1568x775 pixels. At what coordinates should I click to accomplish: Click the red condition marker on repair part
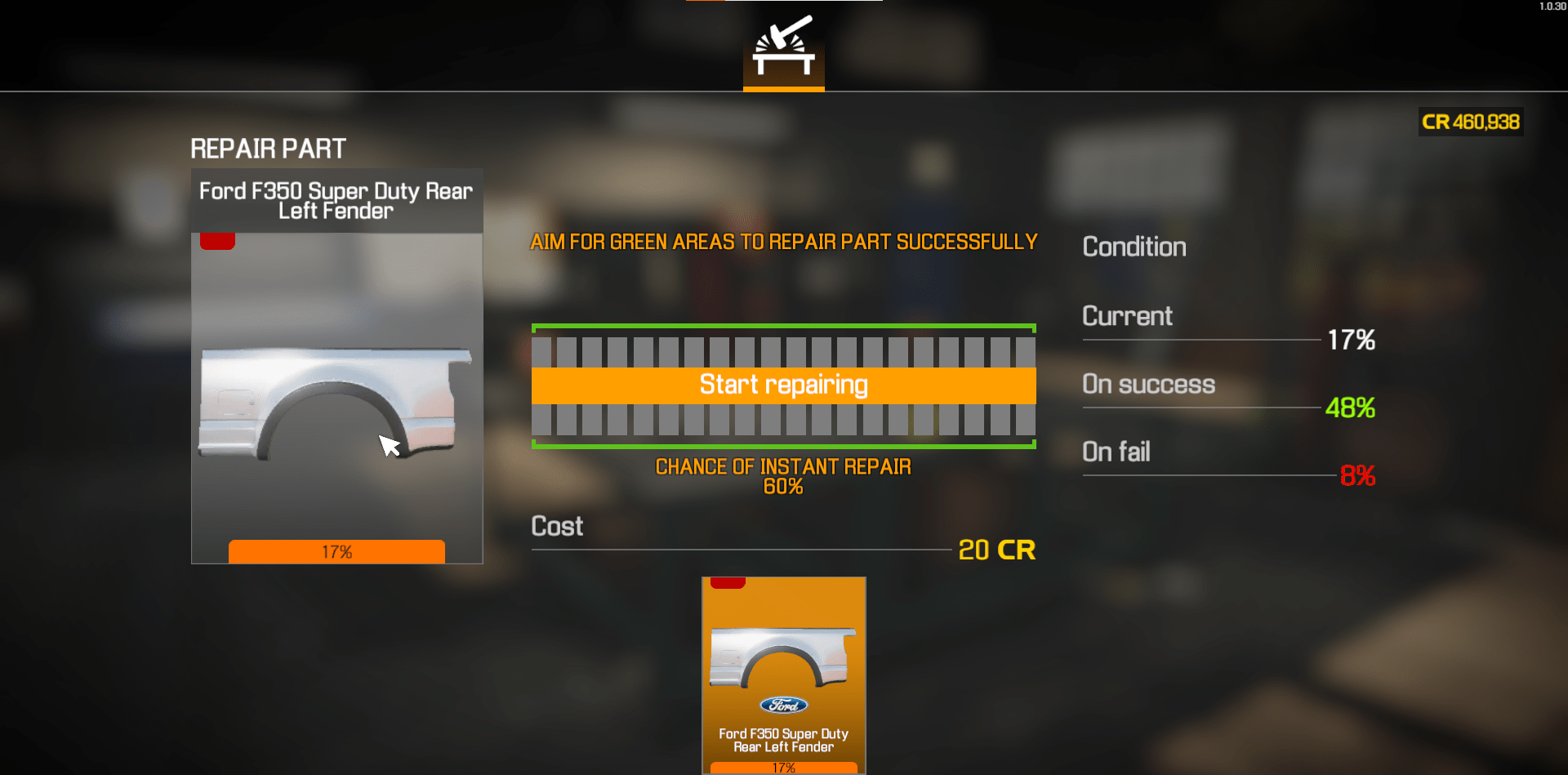click(216, 239)
